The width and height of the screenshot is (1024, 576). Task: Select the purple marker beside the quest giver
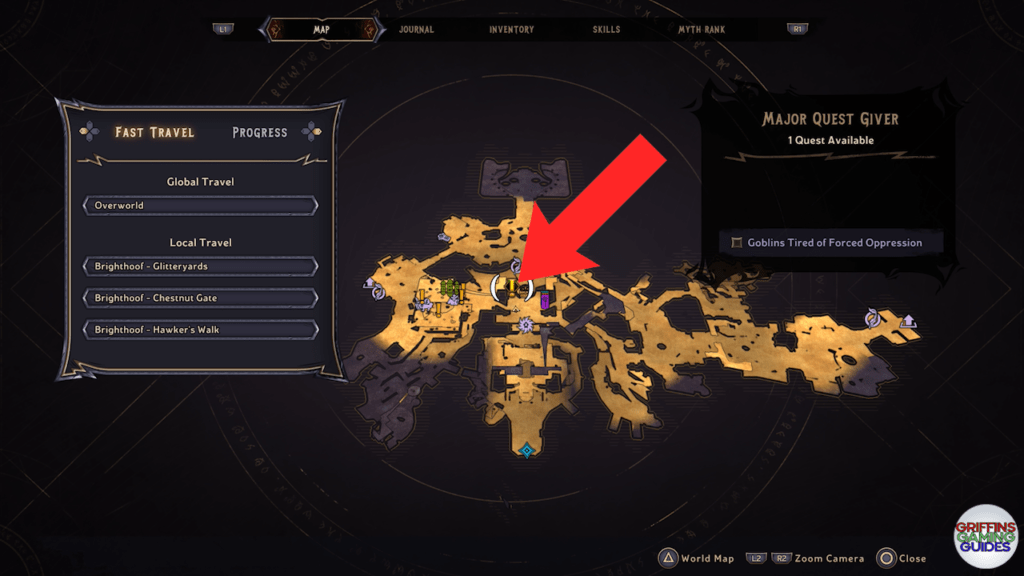tap(545, 299)
